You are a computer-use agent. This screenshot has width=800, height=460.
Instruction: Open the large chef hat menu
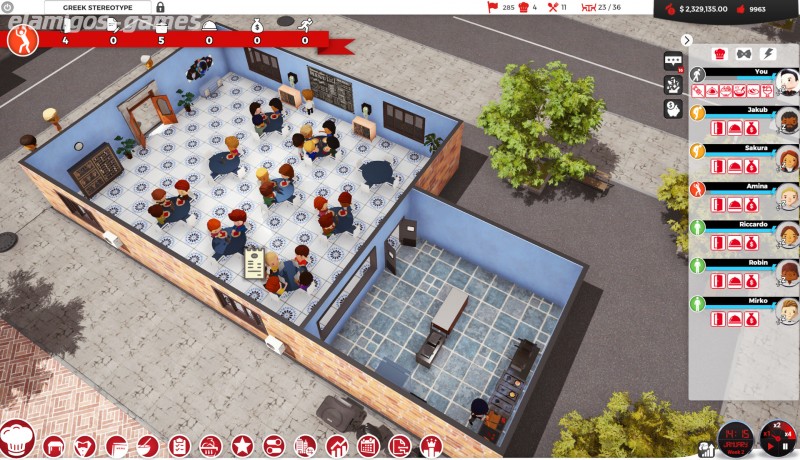(x=19, y=440)
